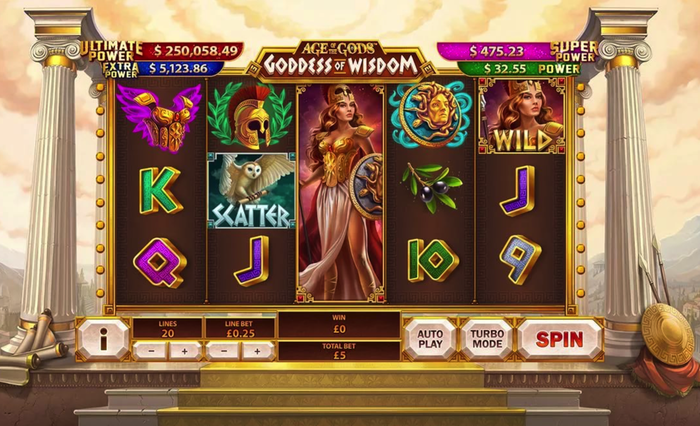Screen dimensions: 700x426
Task: Open the info paytable button
Action: click(x=104, y=339)
